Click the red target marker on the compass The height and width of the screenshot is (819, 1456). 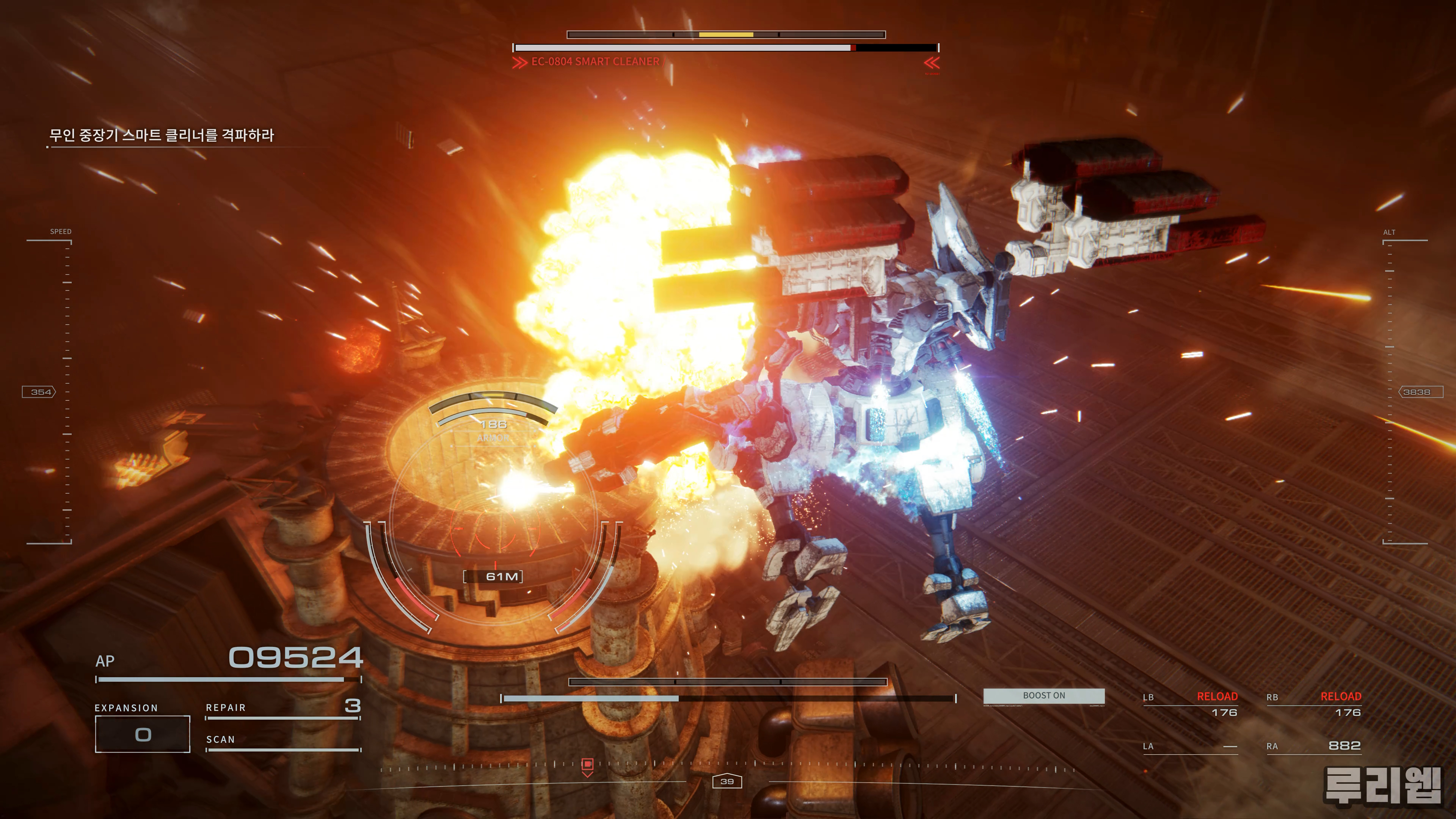tap(587, 765)
